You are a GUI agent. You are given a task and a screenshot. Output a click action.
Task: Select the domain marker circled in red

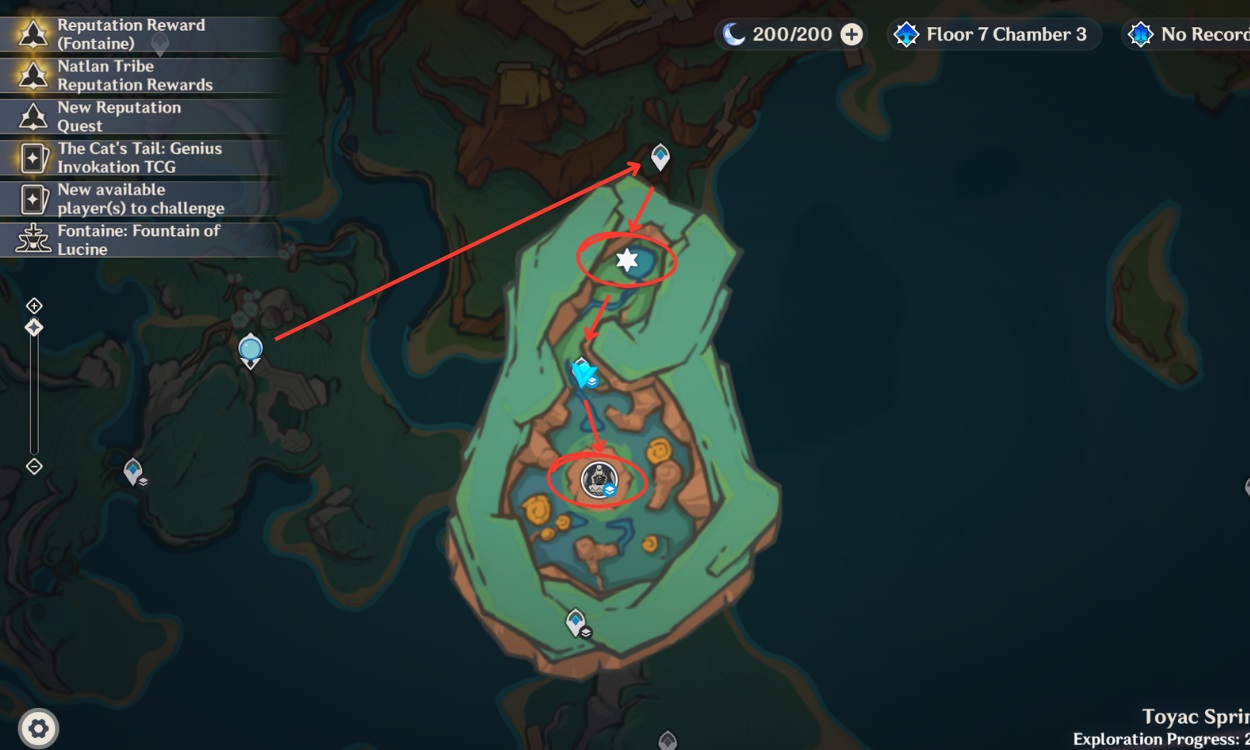tap(598, 480)
